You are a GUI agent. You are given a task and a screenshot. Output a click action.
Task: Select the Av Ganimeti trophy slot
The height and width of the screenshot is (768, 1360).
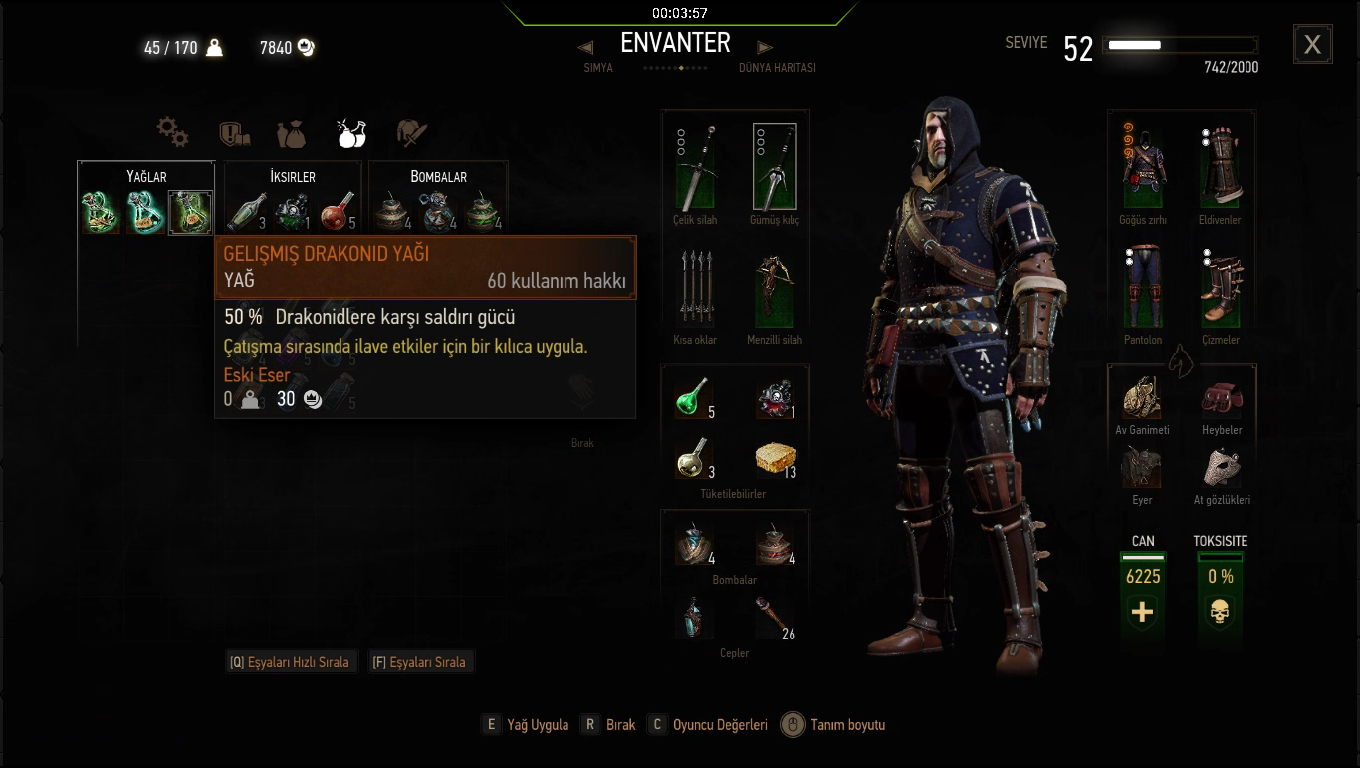(x=1143, y=397)
